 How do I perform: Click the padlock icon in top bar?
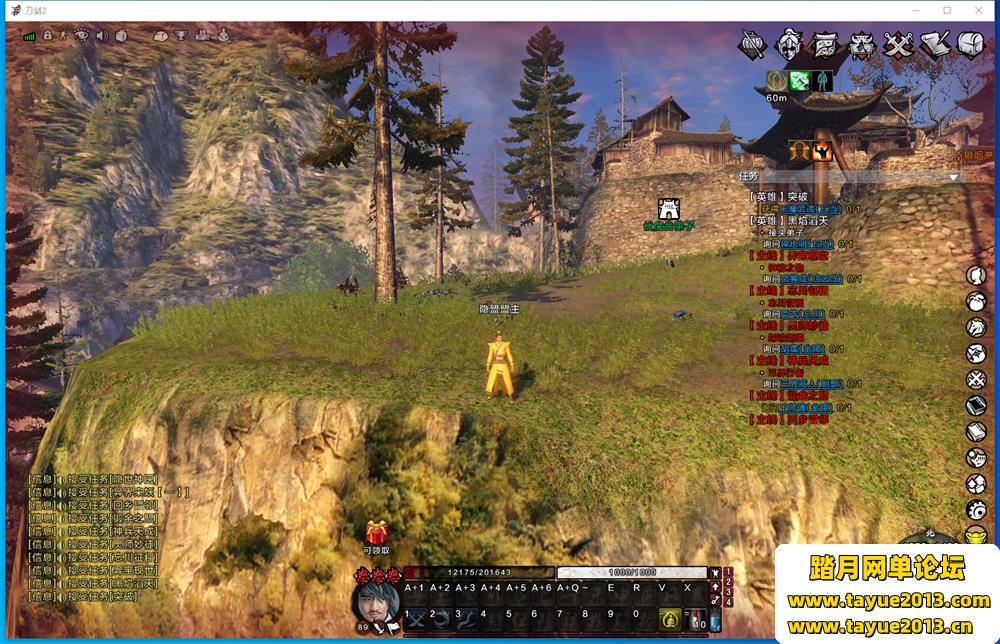[47, 36]
